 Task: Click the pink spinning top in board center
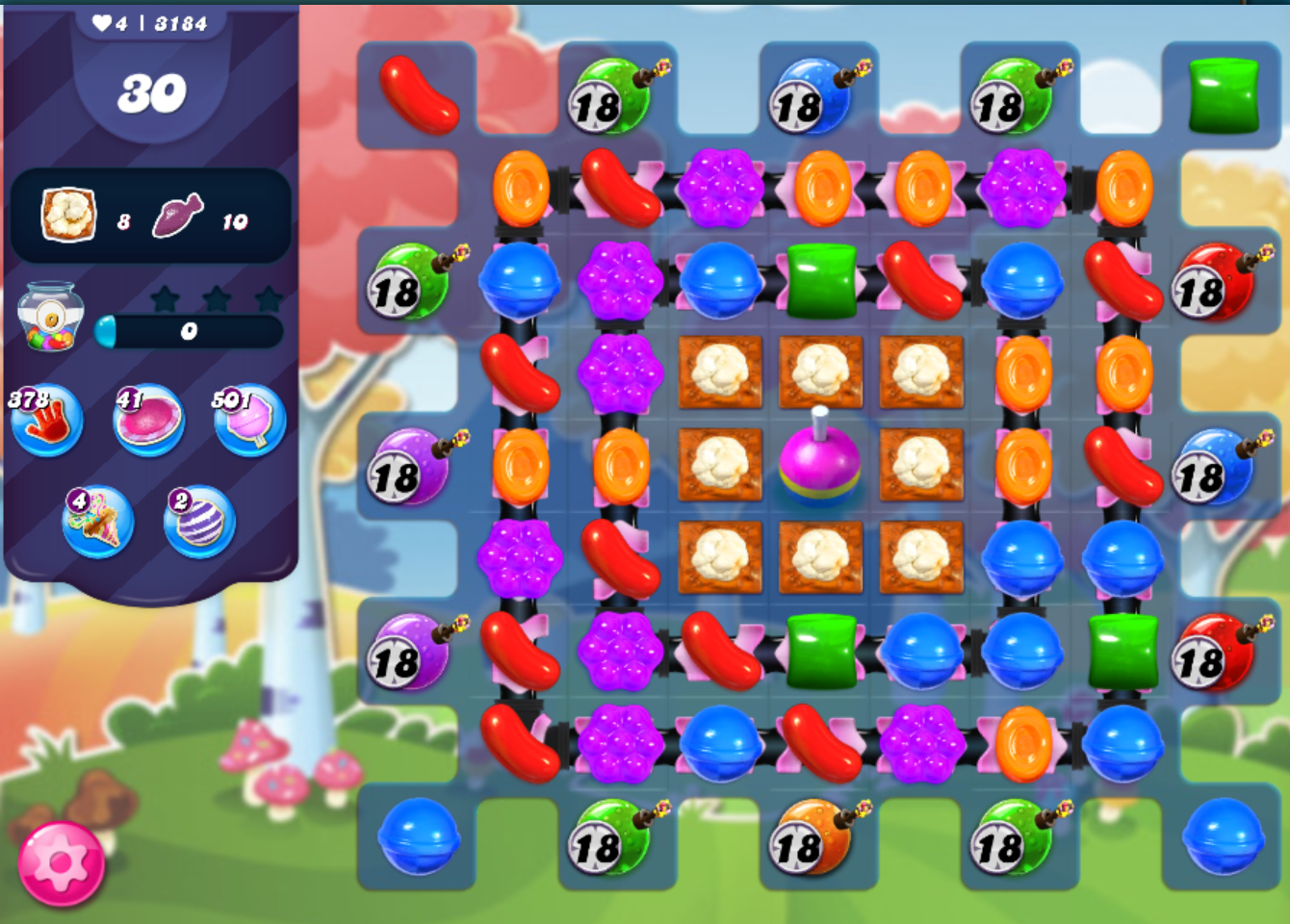(x=818, y=462)
